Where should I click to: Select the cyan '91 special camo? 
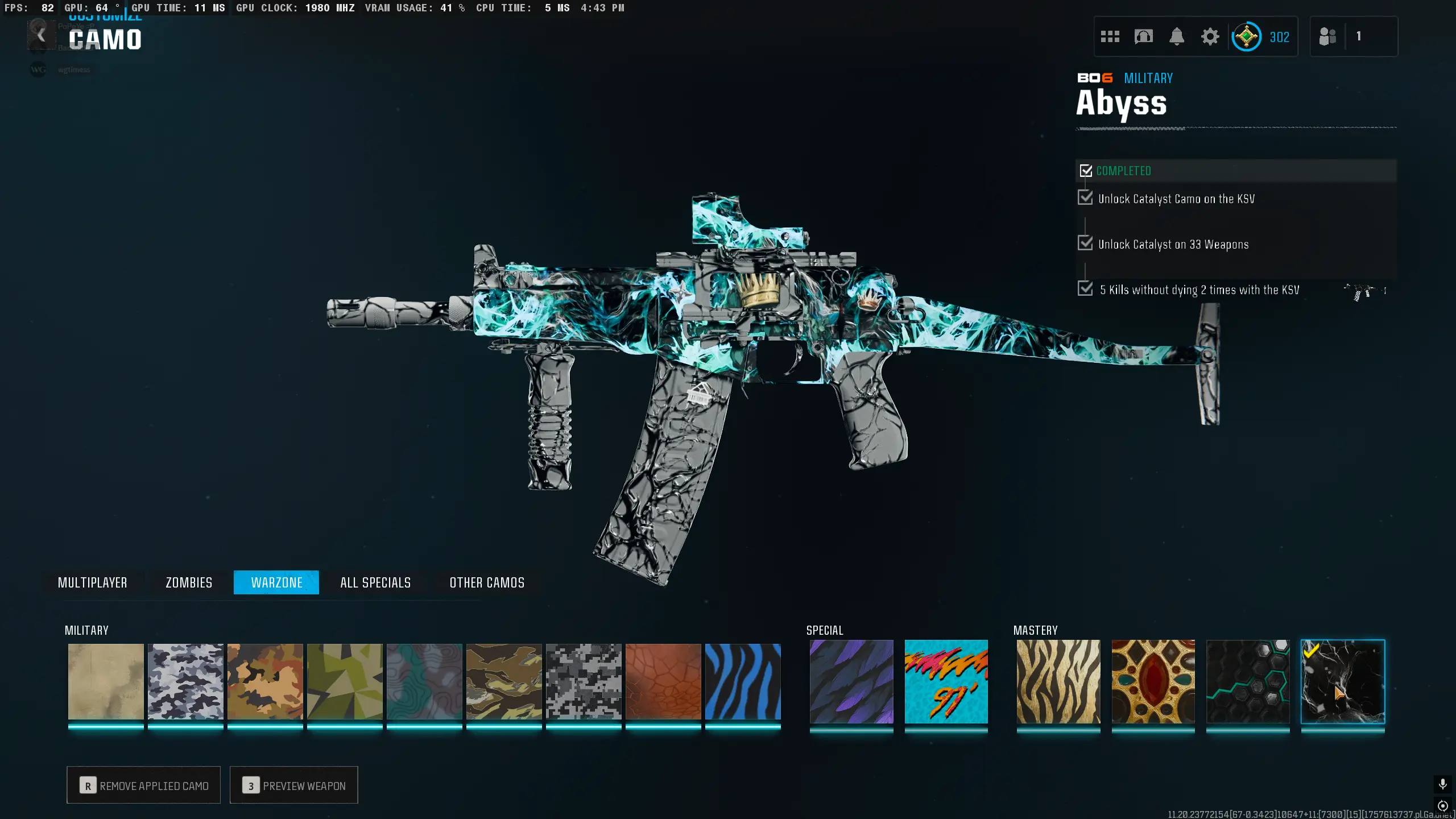point(946,681)
